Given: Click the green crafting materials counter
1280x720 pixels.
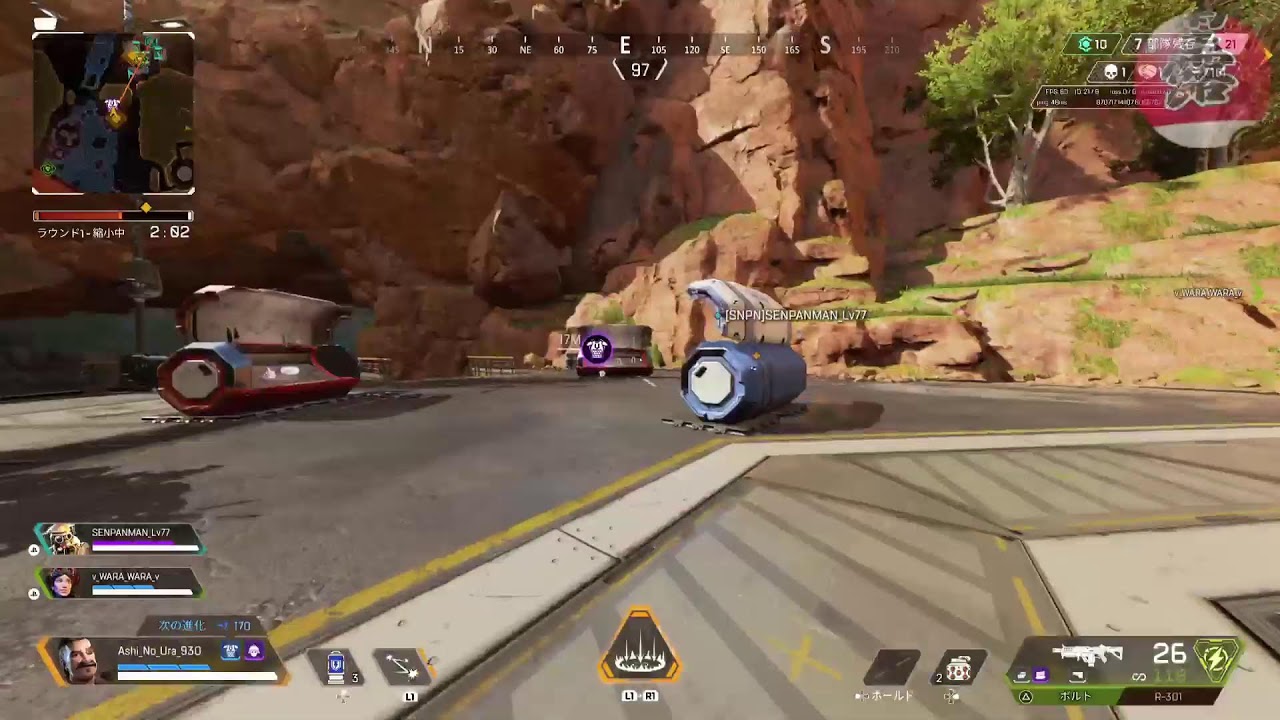Looking at the screenshot, I should (x=1092, y=44).
